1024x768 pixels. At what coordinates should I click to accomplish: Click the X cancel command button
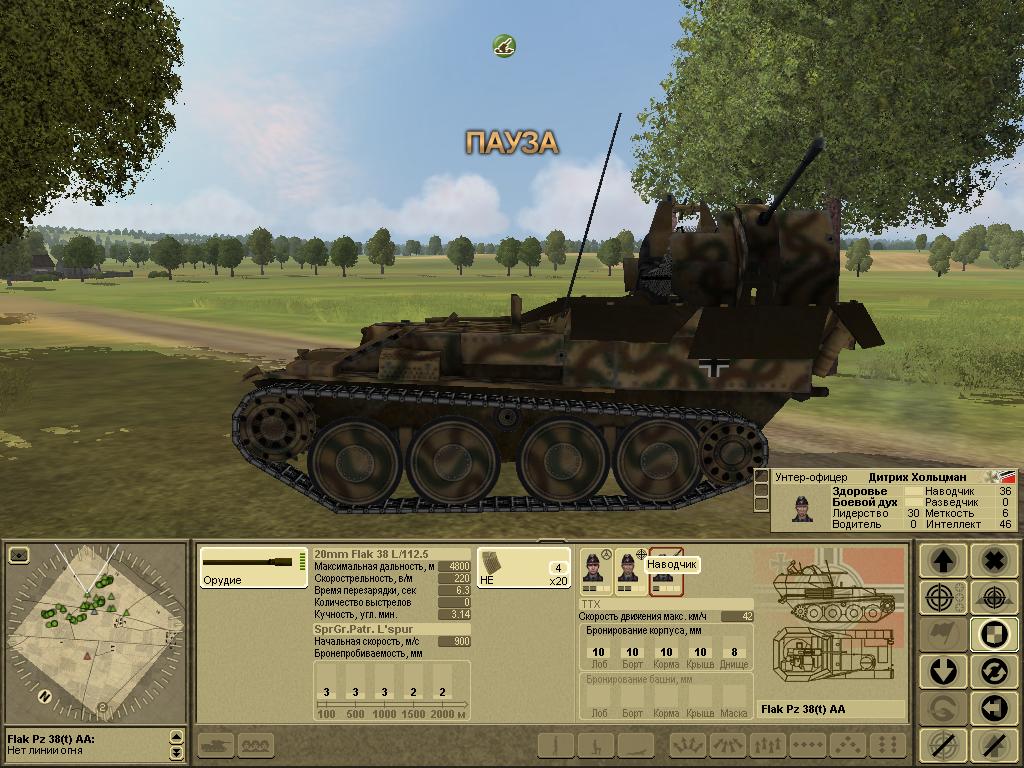tap(993, 562)
